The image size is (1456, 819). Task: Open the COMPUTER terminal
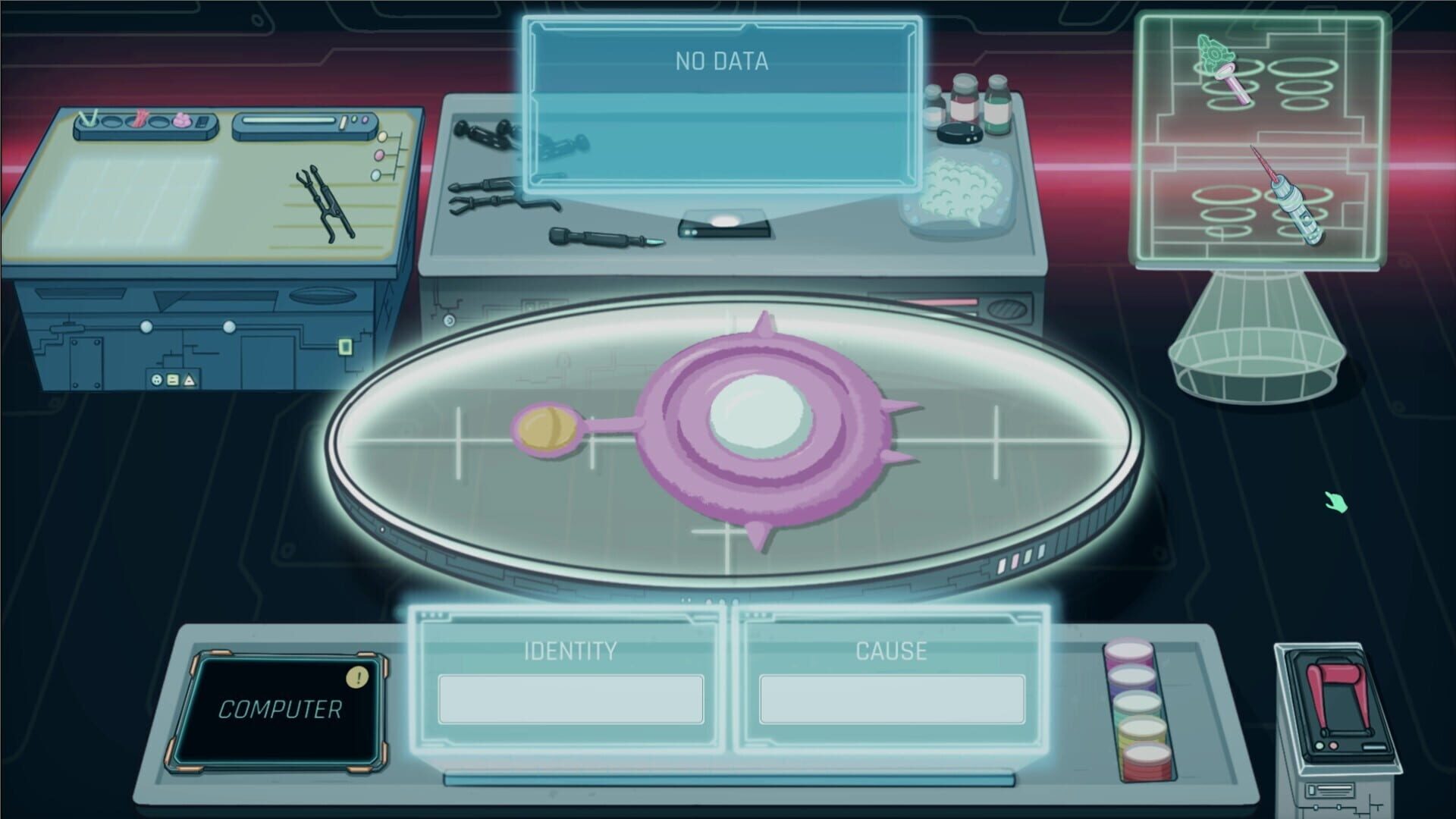pos(281,709)
